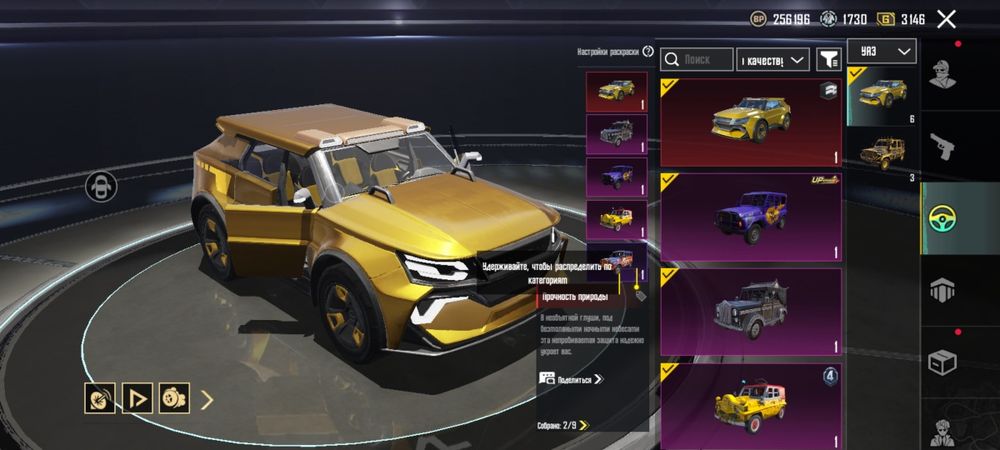Click the Поделиться share button
The height and width of the screenshot is (450, 1000).
coord(572,379)
